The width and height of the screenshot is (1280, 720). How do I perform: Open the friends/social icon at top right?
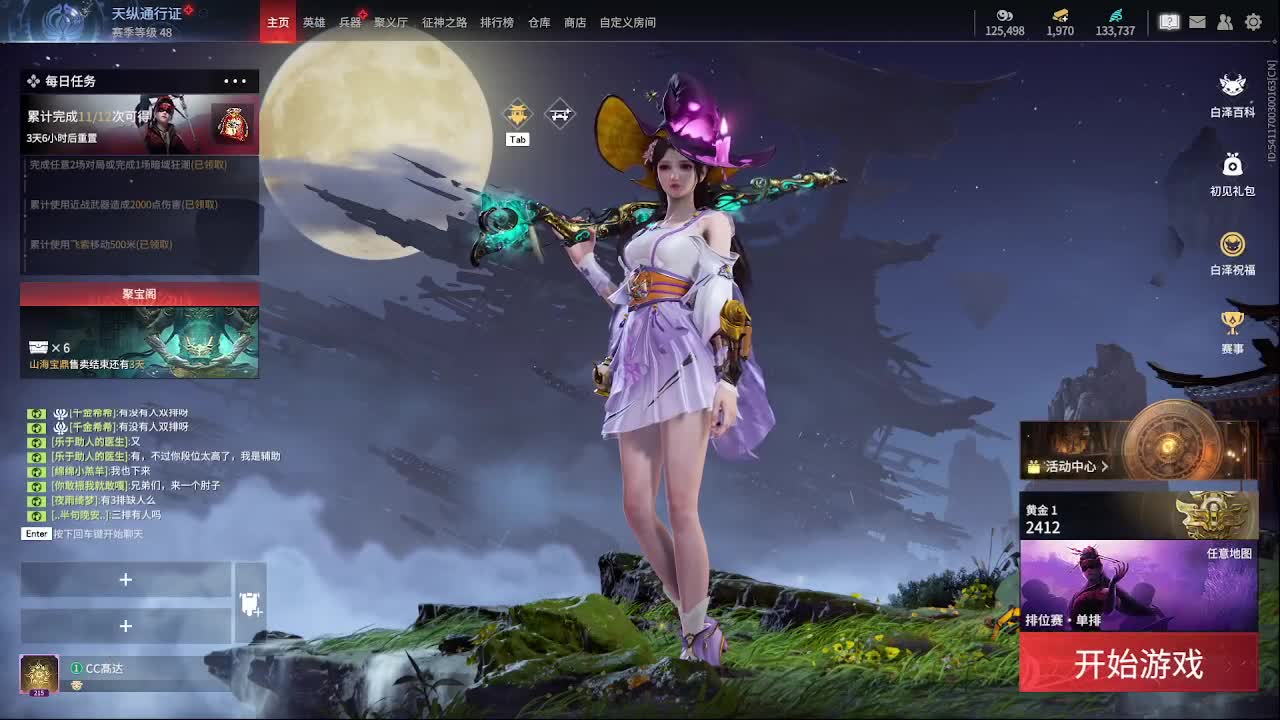point(1225,21)
